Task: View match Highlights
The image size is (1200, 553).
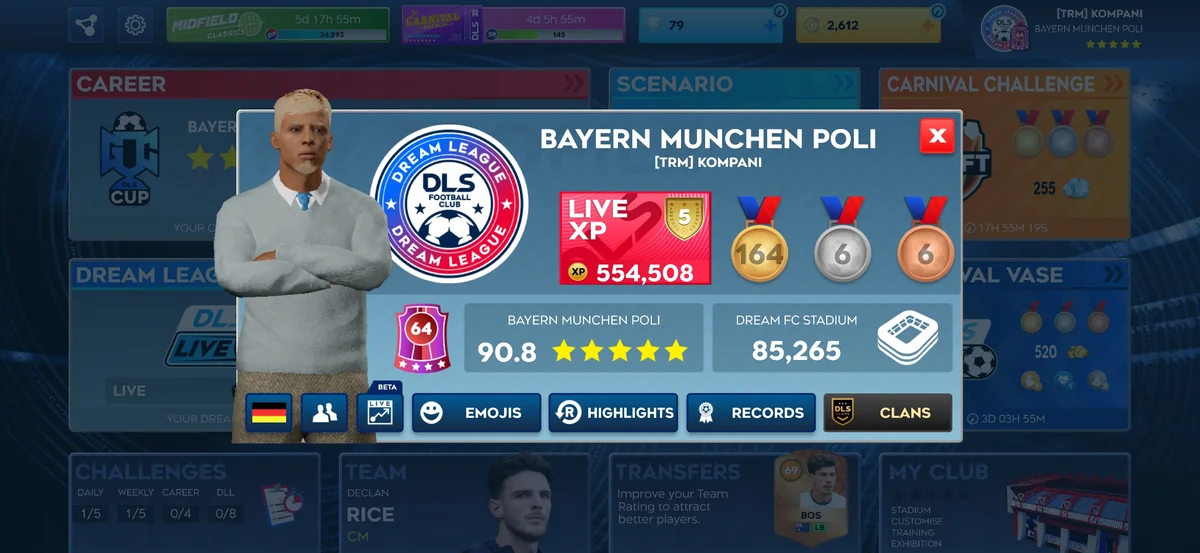Action: 613,412
